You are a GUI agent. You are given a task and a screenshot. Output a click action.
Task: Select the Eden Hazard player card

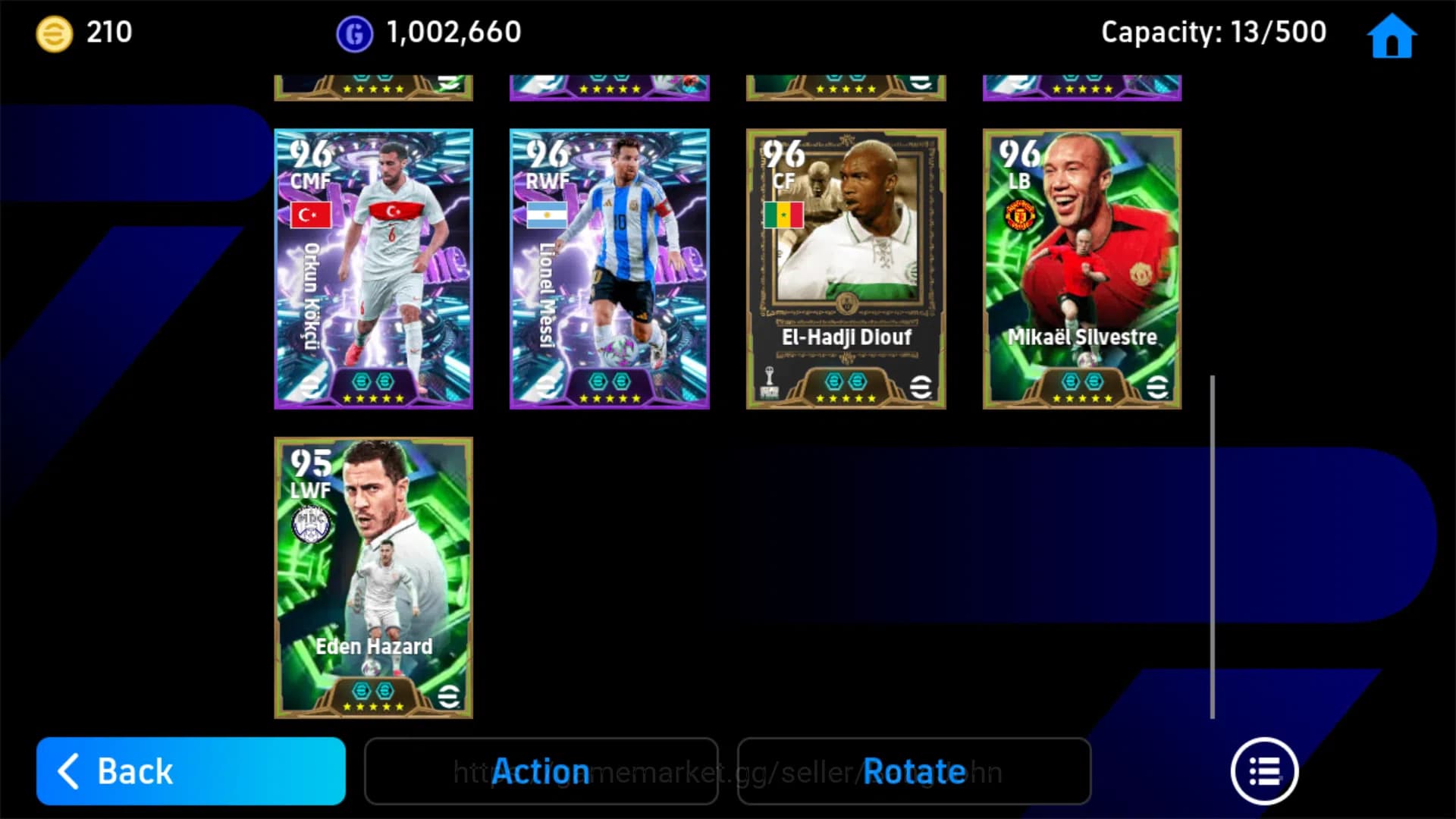pos(373,579)
